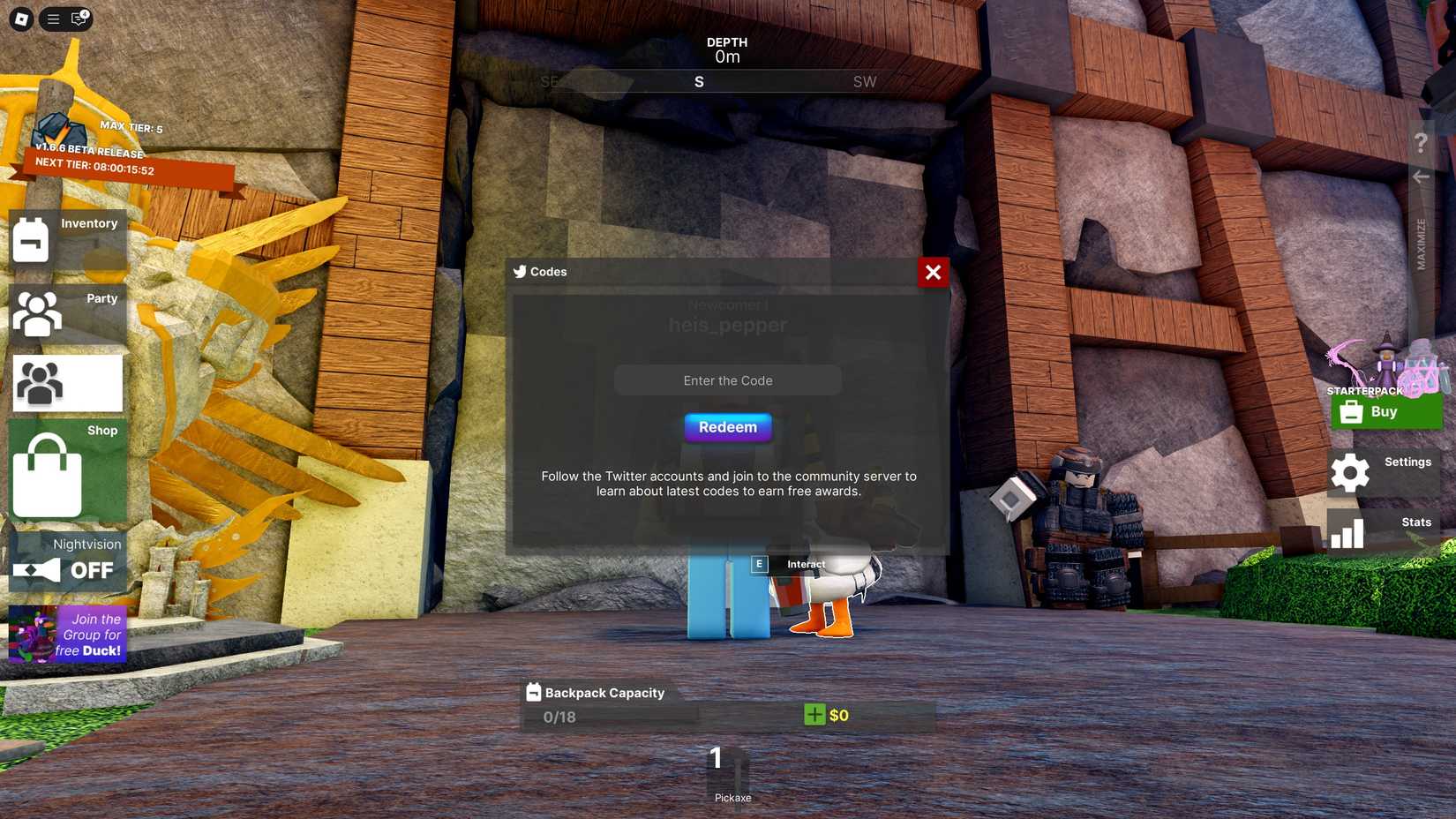Open the Roblox home menu
The image size is (1456, 819).
pos(19,19)
